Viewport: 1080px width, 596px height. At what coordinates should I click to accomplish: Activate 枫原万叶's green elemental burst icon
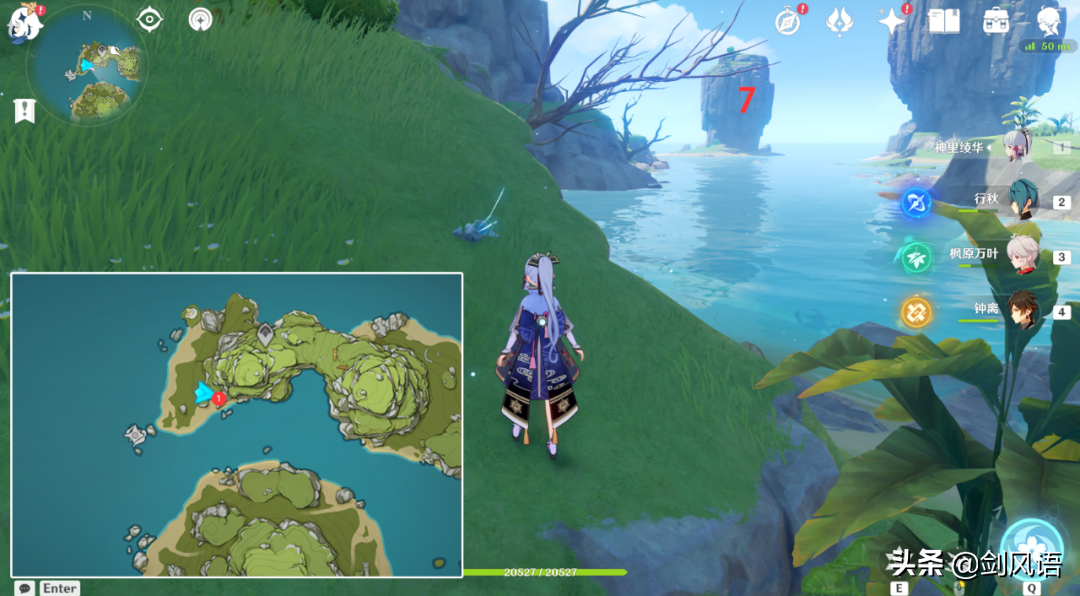coord(916,258)
